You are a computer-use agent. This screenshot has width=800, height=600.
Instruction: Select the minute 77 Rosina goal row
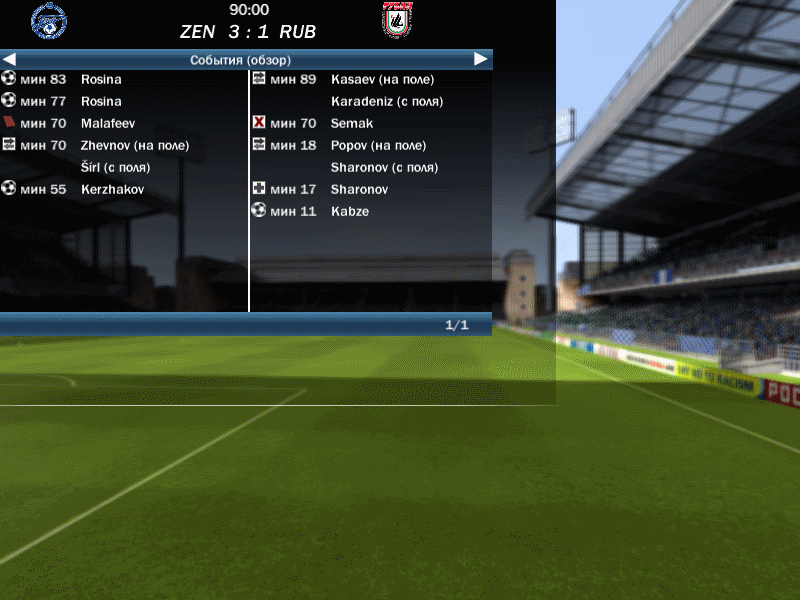point(100,101)
